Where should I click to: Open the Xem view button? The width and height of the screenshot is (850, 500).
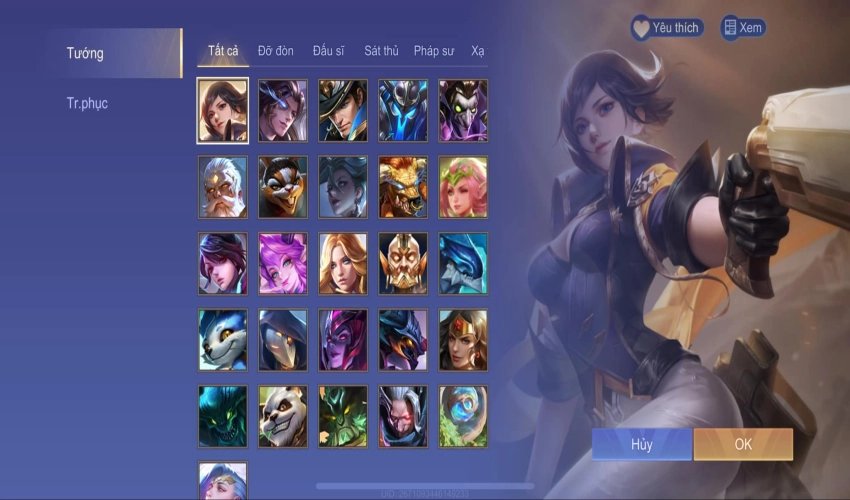742,28
